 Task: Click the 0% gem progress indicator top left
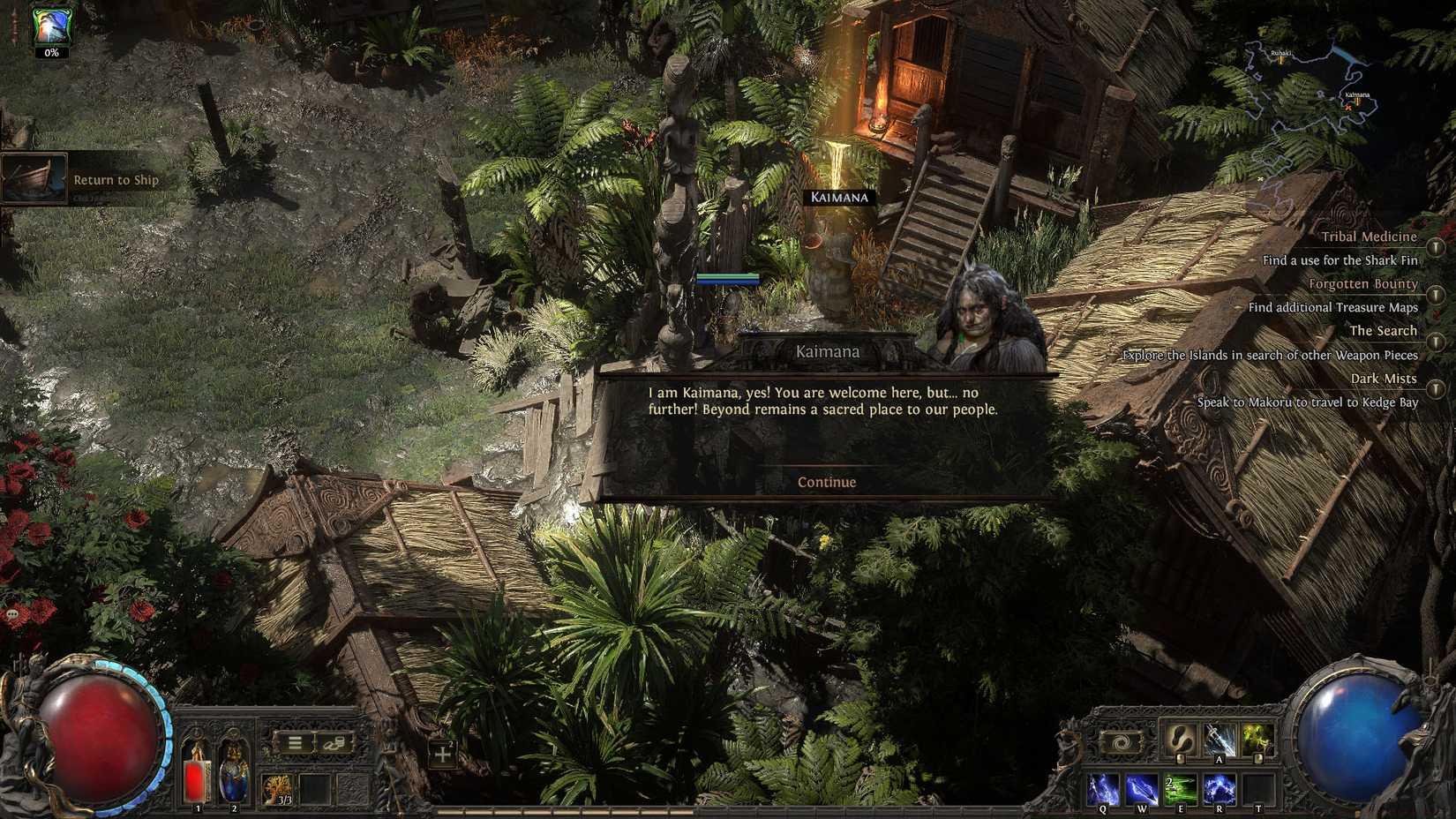point(50,53)
